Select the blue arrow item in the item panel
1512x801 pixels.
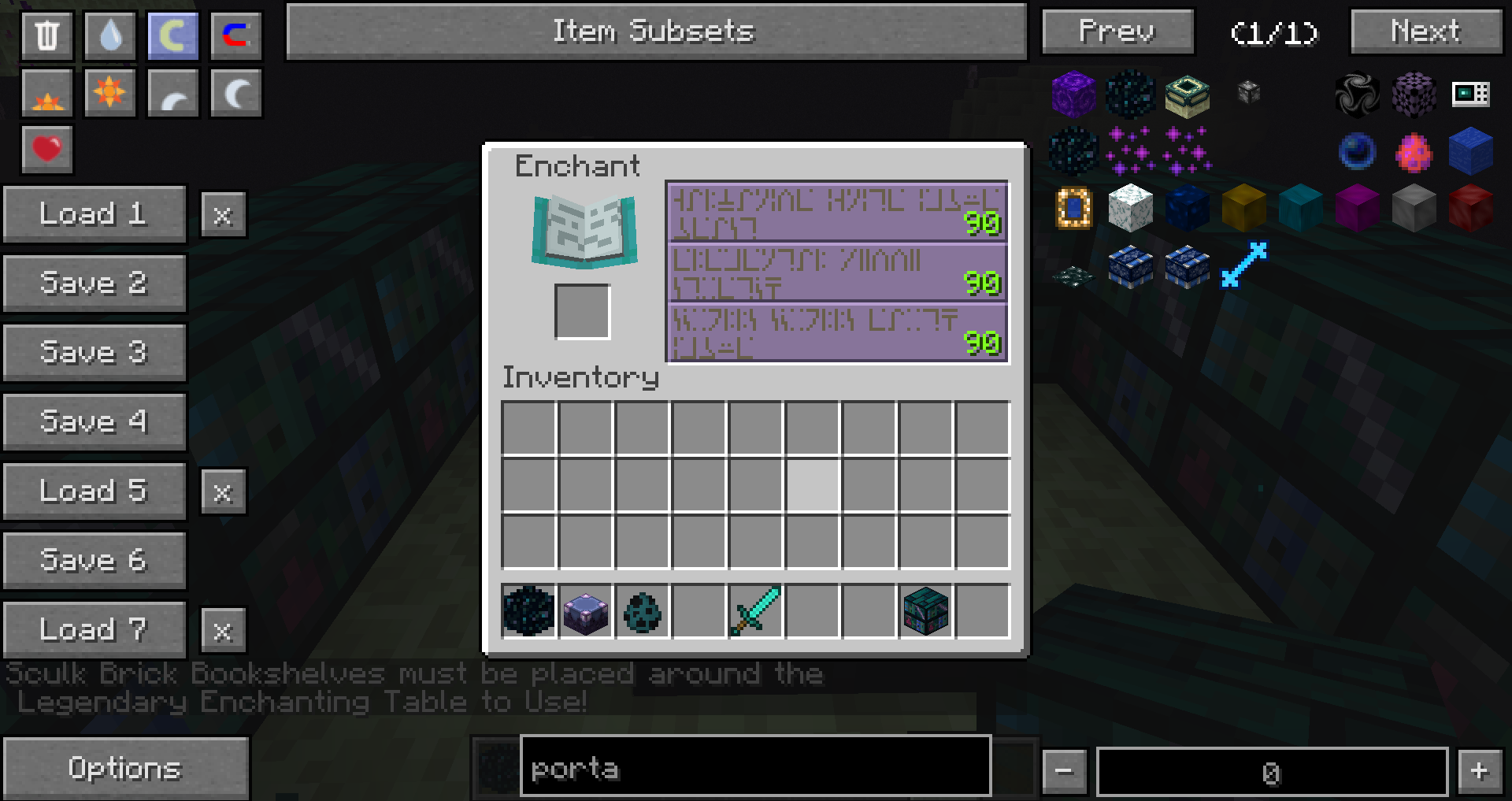pos(1244,265)
